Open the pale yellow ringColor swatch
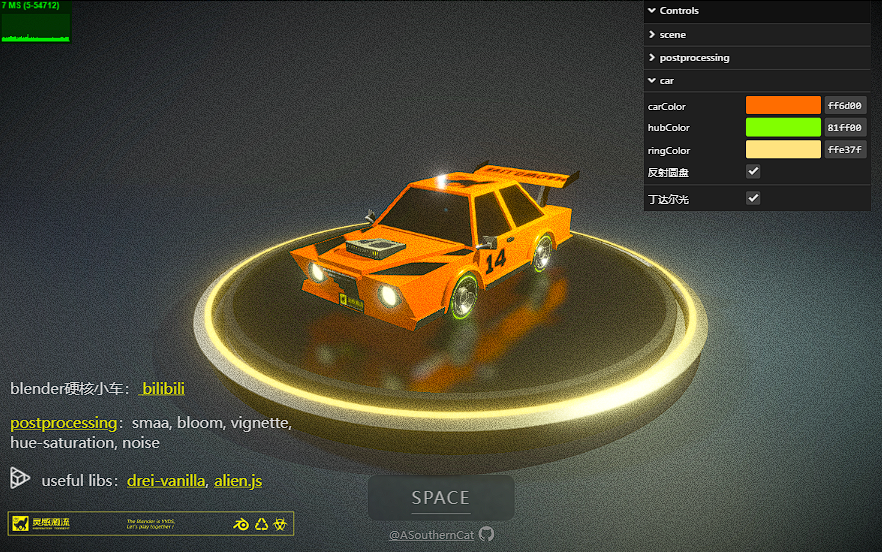This screenshot has height=552, width=882. click(x=783, y=150)
